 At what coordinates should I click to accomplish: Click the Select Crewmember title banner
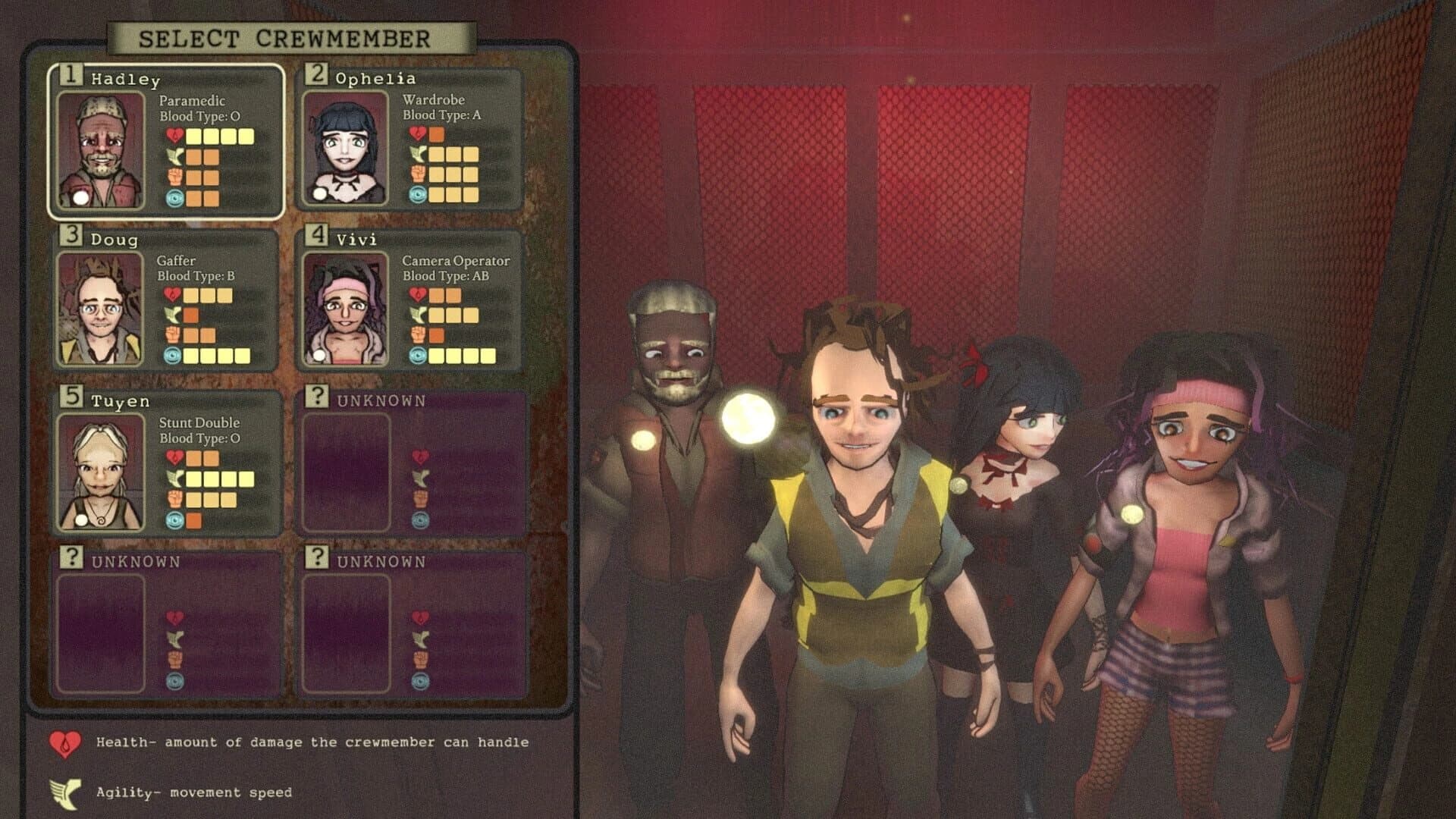288,38
